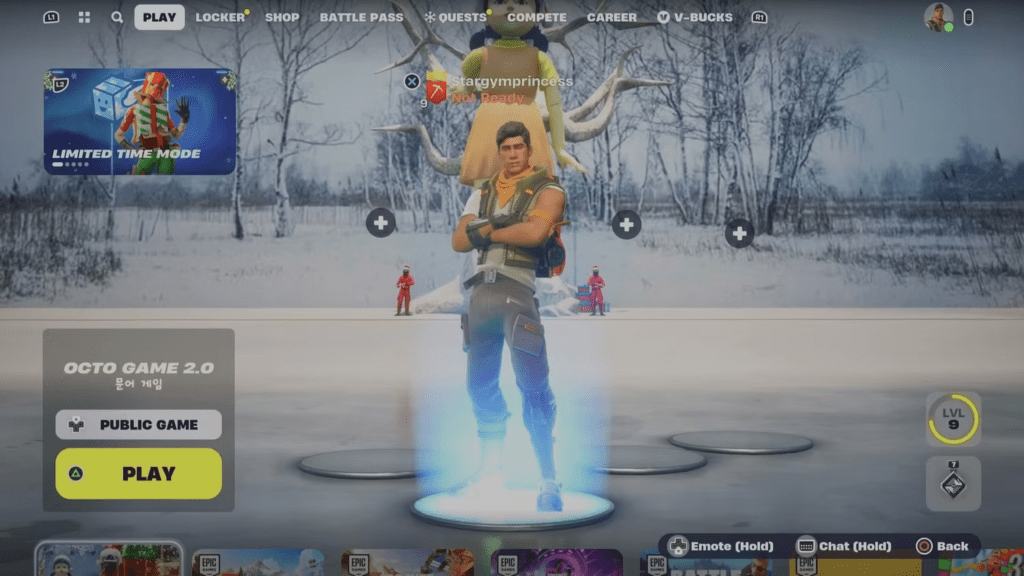Open the LVL 9 level progress badge
The width and height of the screenshot is (1024, 576).
click(x=953, y=419)
